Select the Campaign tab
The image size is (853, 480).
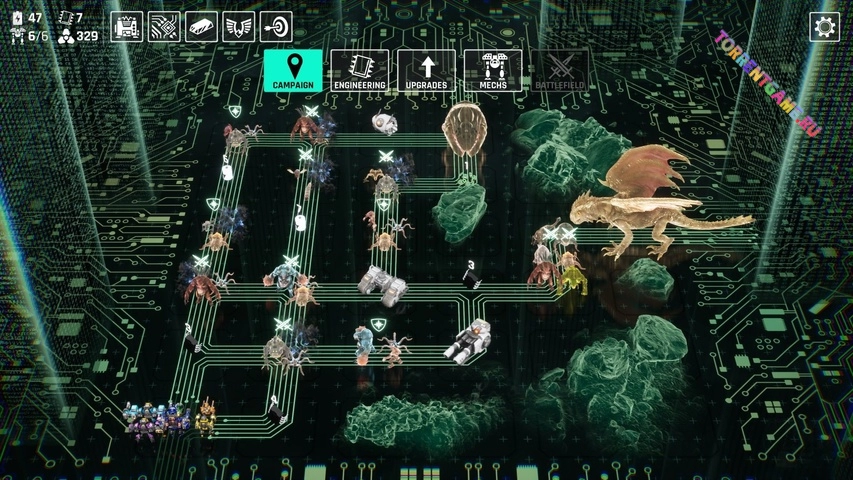(x=292, y=71)
